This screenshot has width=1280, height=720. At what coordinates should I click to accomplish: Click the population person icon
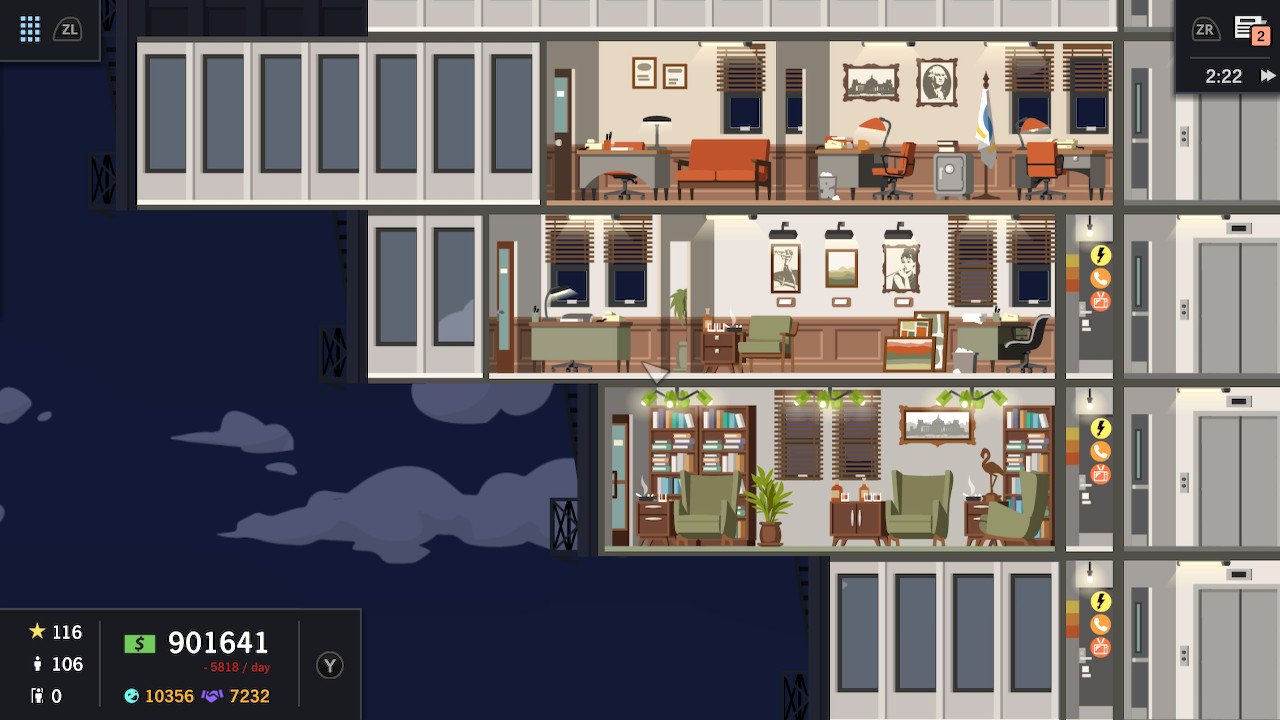click(x=36, y=665)
